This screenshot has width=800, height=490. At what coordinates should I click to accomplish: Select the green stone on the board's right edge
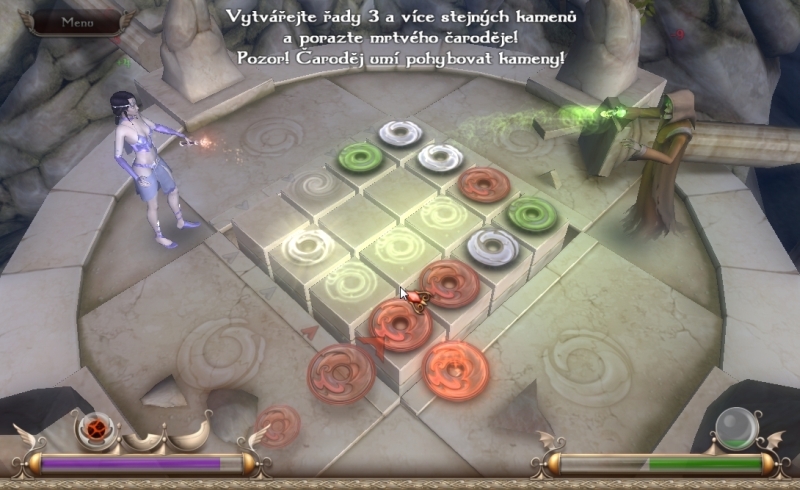[x=527, y=212]
